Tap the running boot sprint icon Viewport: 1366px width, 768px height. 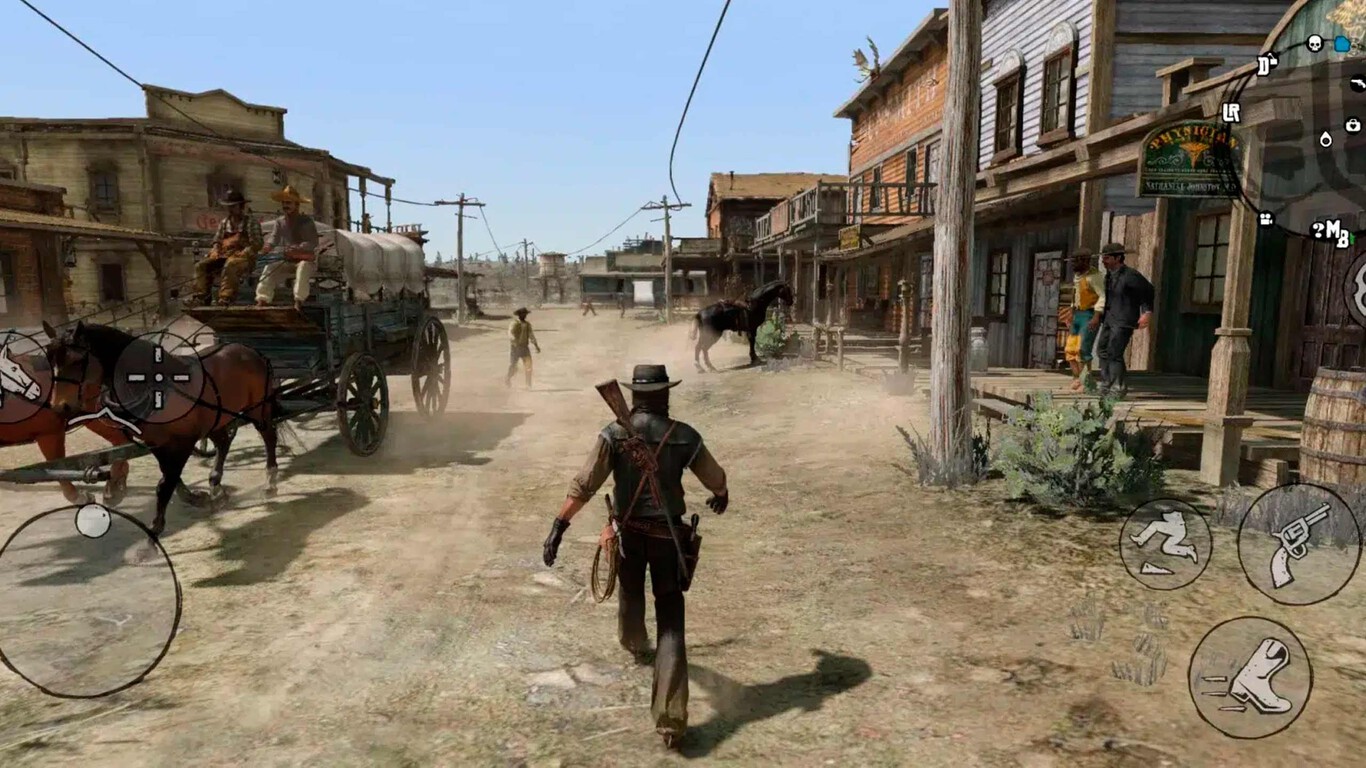point(1253,672)
